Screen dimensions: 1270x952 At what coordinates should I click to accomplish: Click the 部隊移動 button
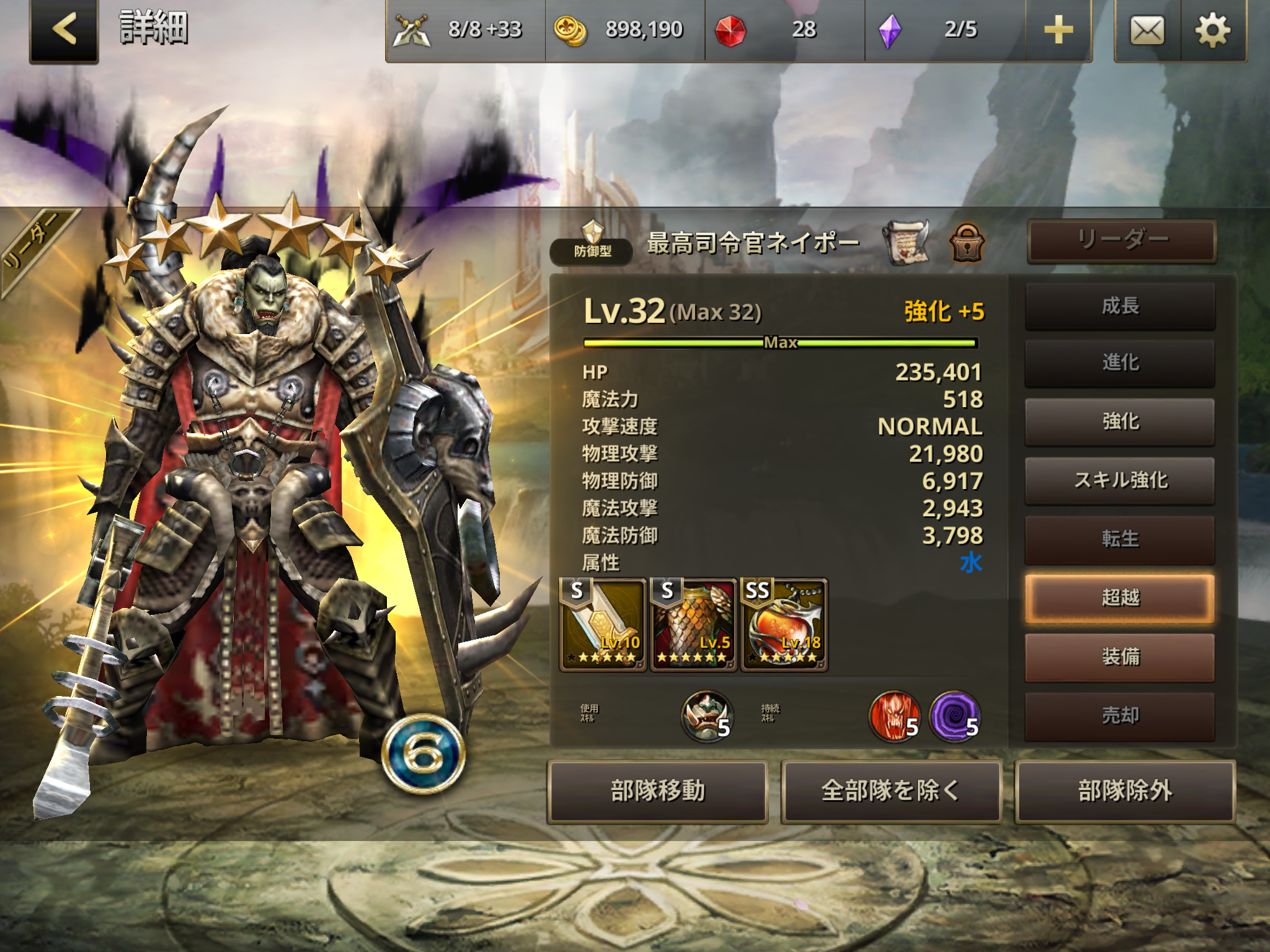pyautogui.click(x=657, y=791)
